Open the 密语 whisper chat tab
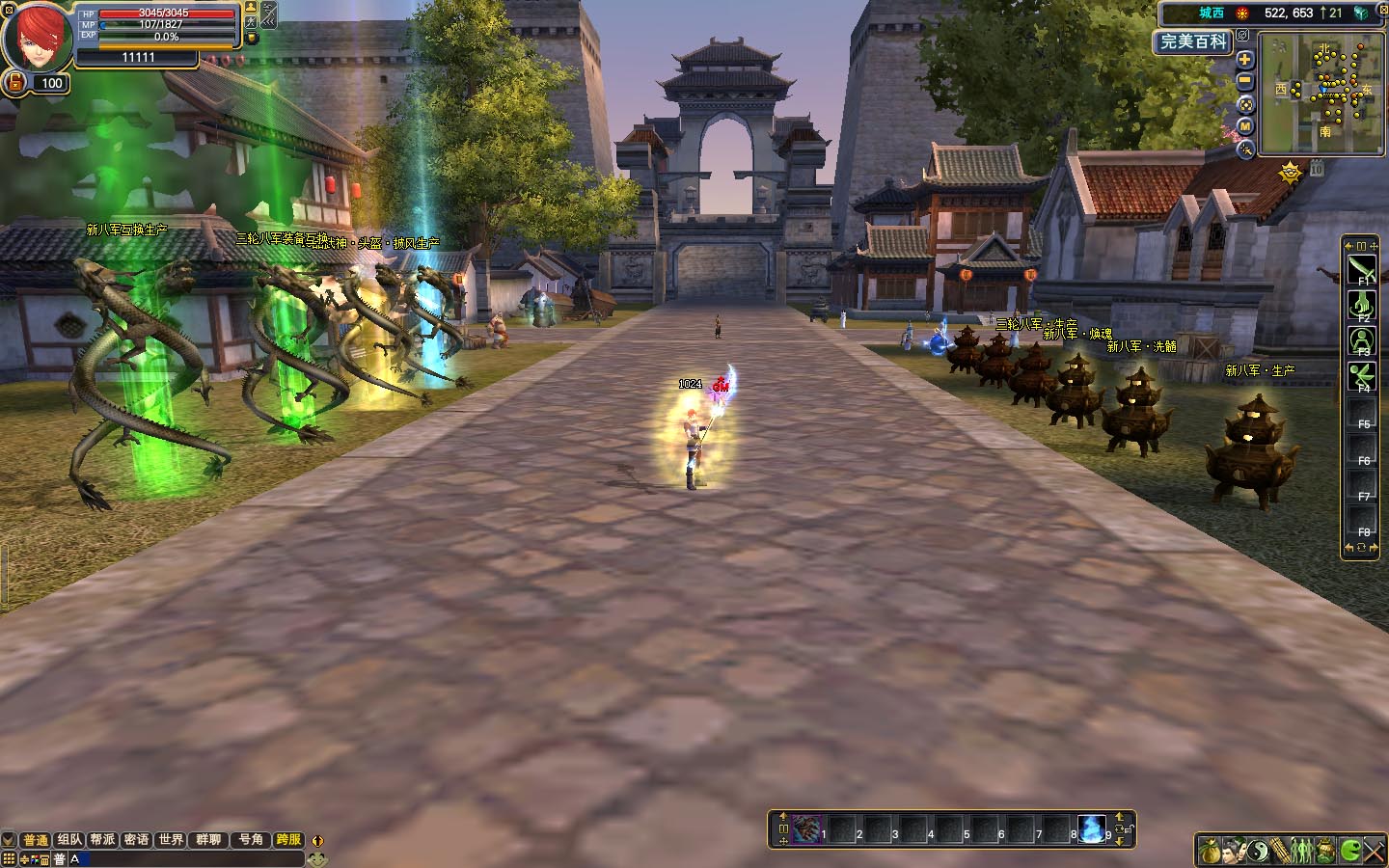 (x=137, y=840)
